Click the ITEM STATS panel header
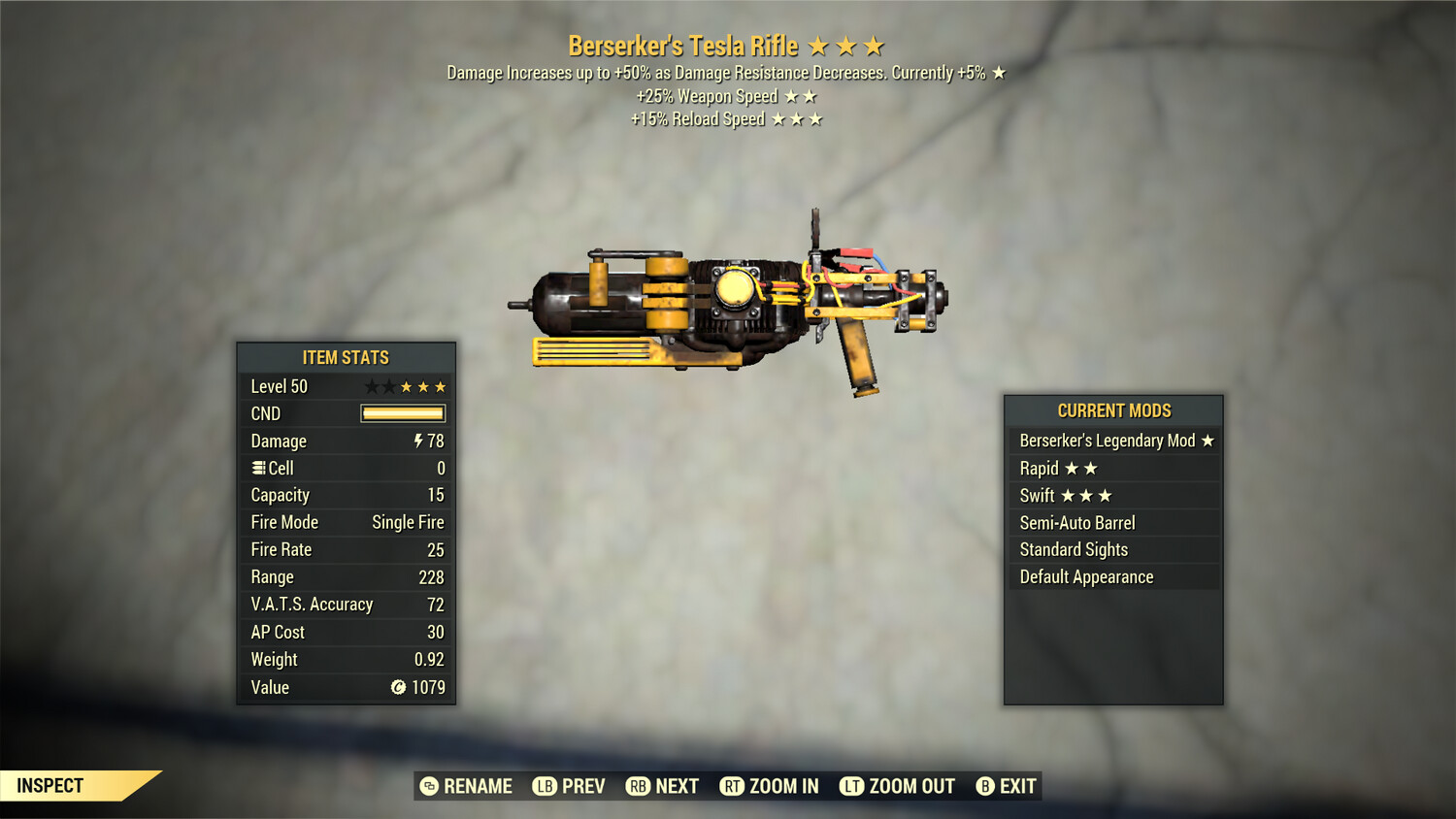 (346, 357)
